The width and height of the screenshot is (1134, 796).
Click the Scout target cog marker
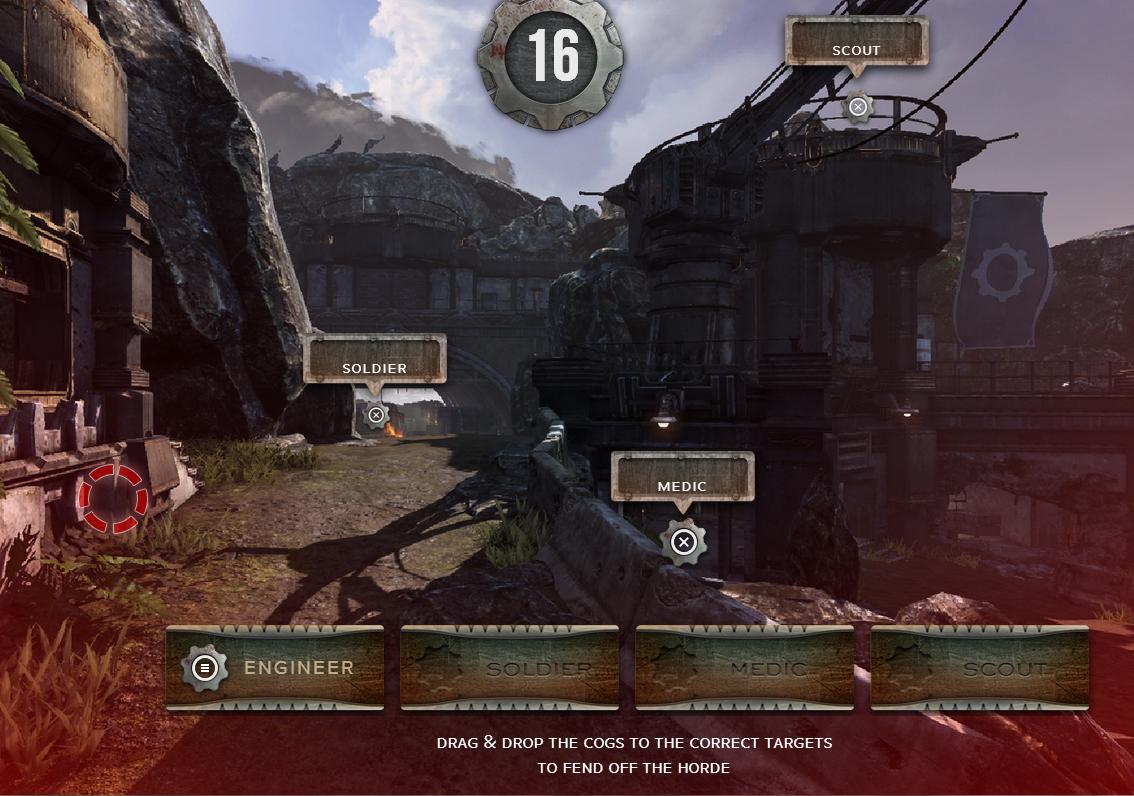[x=857, y=107]
